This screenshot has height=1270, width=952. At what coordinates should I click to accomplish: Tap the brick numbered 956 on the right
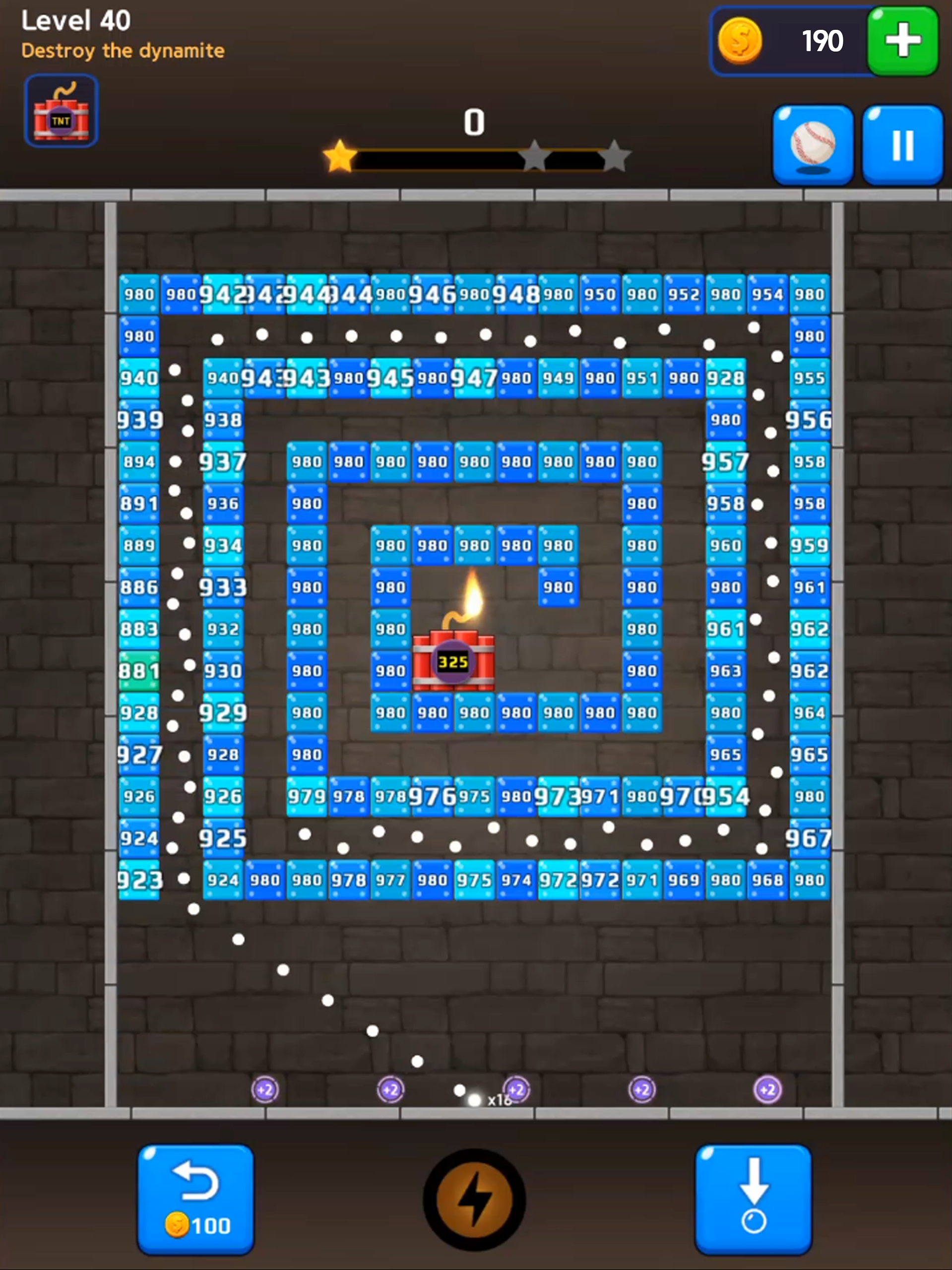coord(810,420)
